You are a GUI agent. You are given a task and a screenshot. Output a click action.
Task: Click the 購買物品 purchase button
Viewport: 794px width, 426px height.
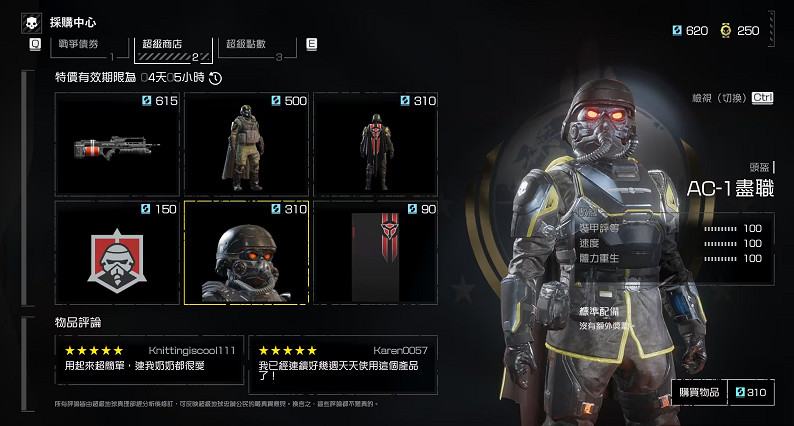[698, 393]
